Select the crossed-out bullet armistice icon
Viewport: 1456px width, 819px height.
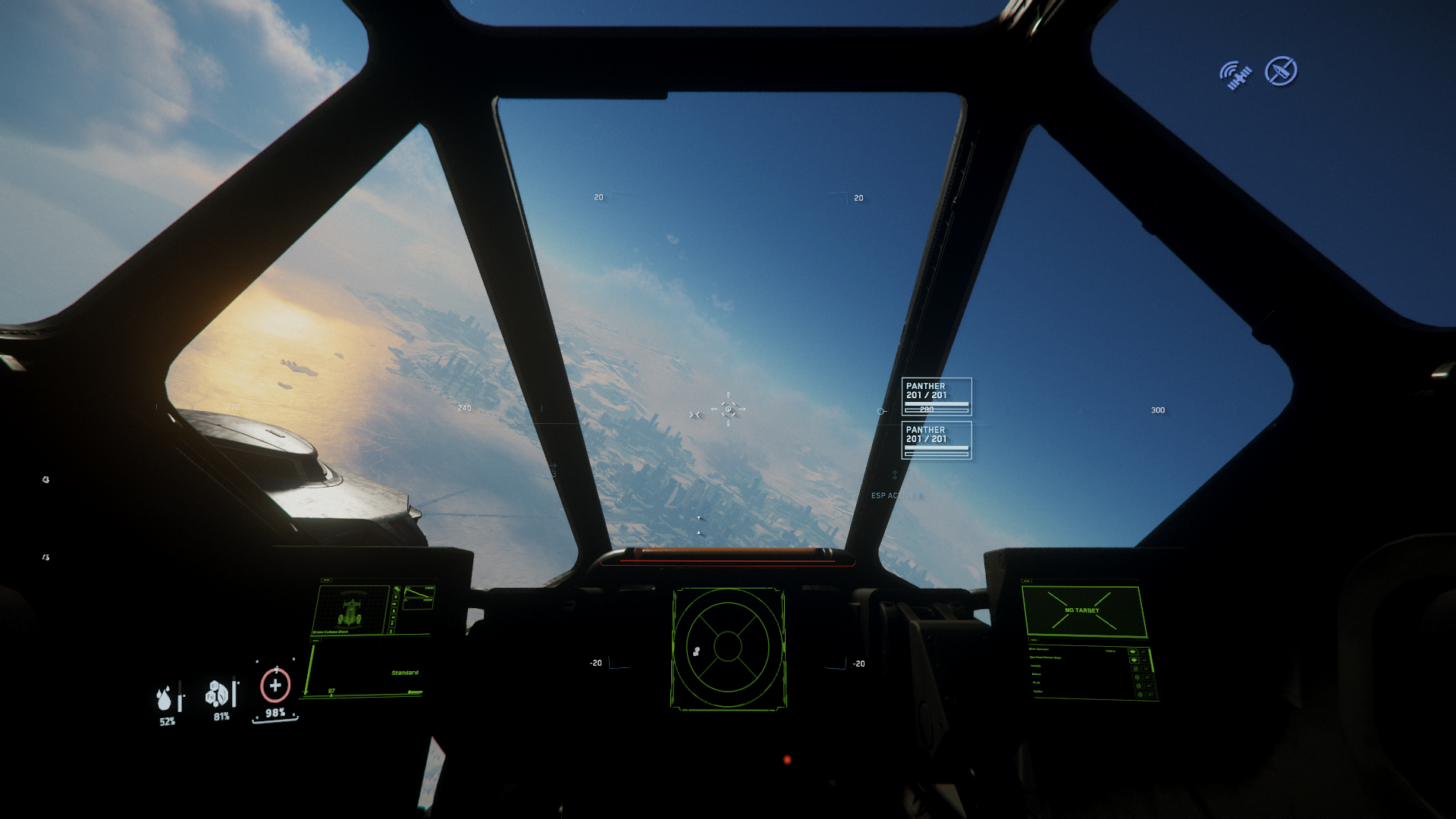tap(1281, 71)
